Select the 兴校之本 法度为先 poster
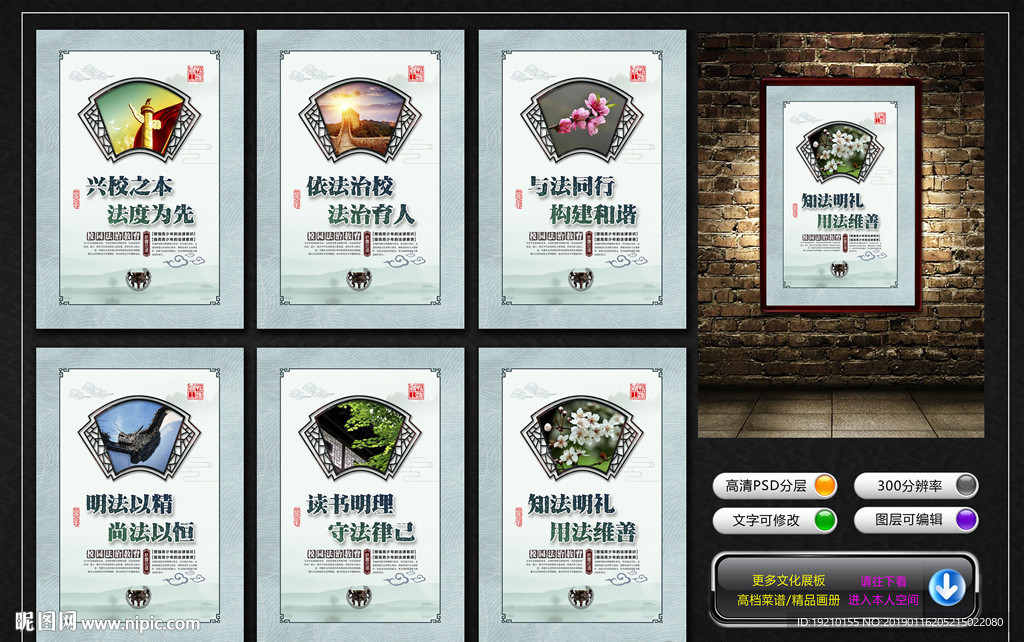Viewport: 1024px width, 642px height. coord(140,180)
